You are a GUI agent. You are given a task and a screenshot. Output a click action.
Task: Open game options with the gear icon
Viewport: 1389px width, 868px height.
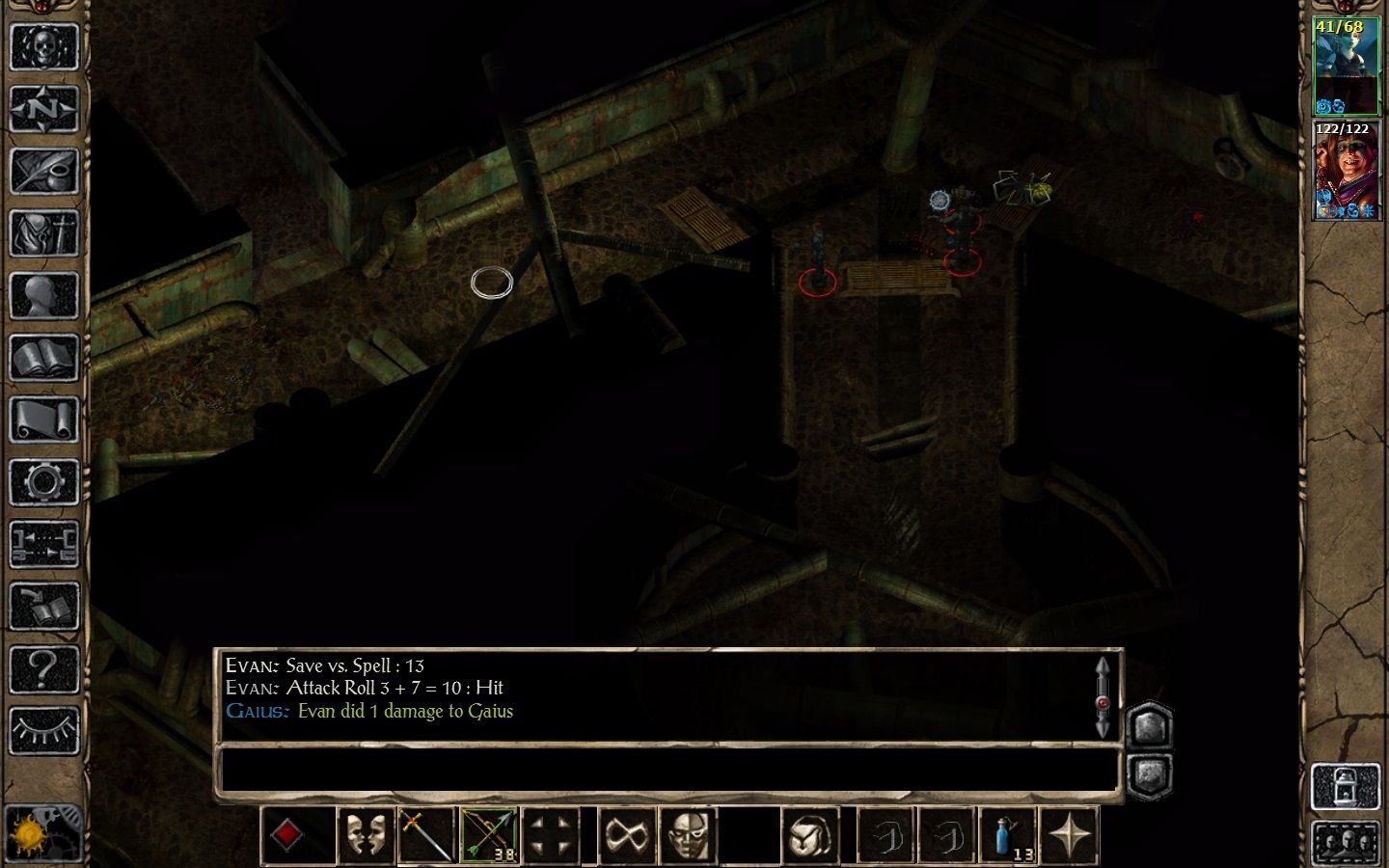[x=46, y=482]
